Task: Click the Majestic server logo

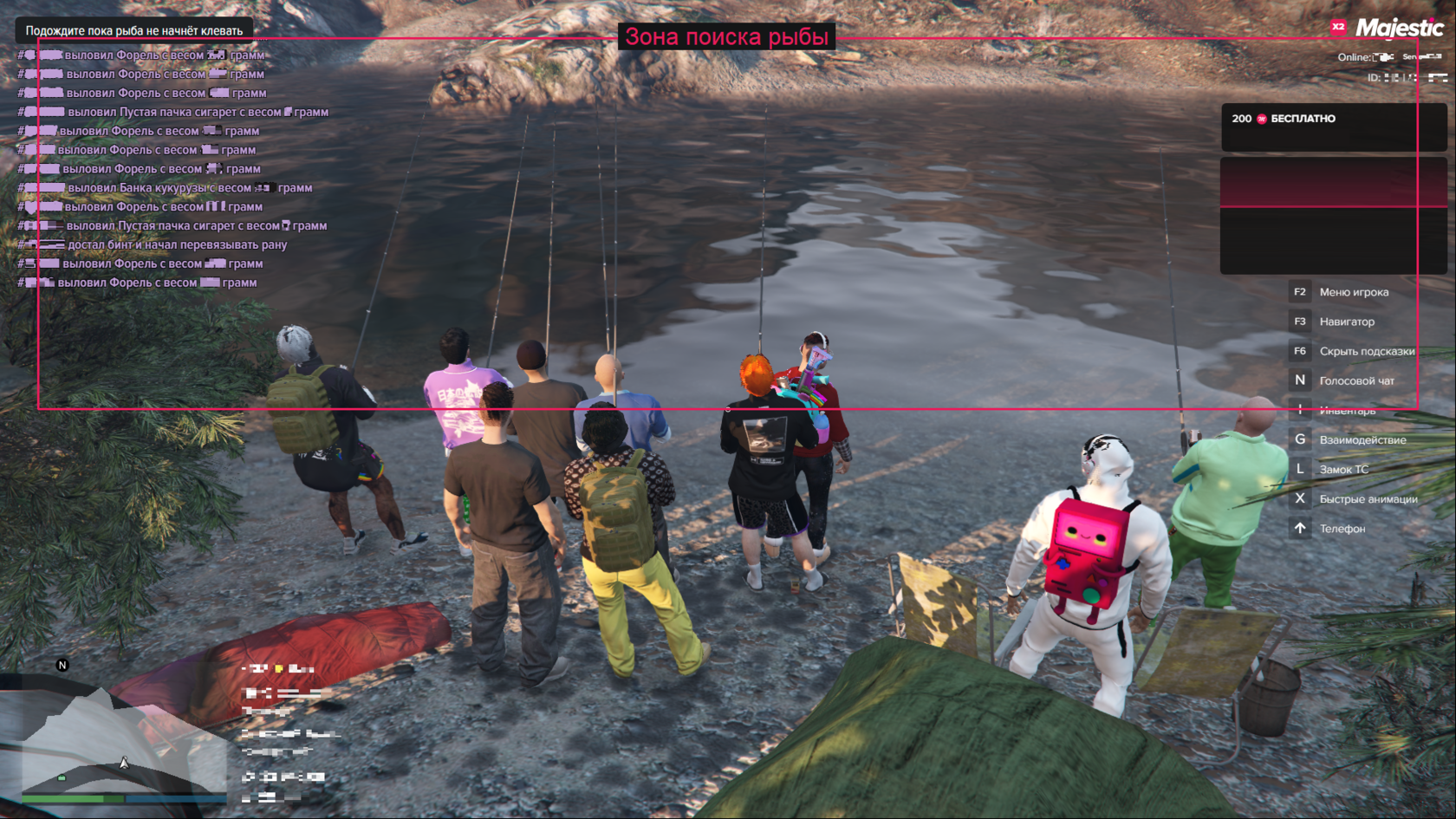Action: pos(1399,29)
